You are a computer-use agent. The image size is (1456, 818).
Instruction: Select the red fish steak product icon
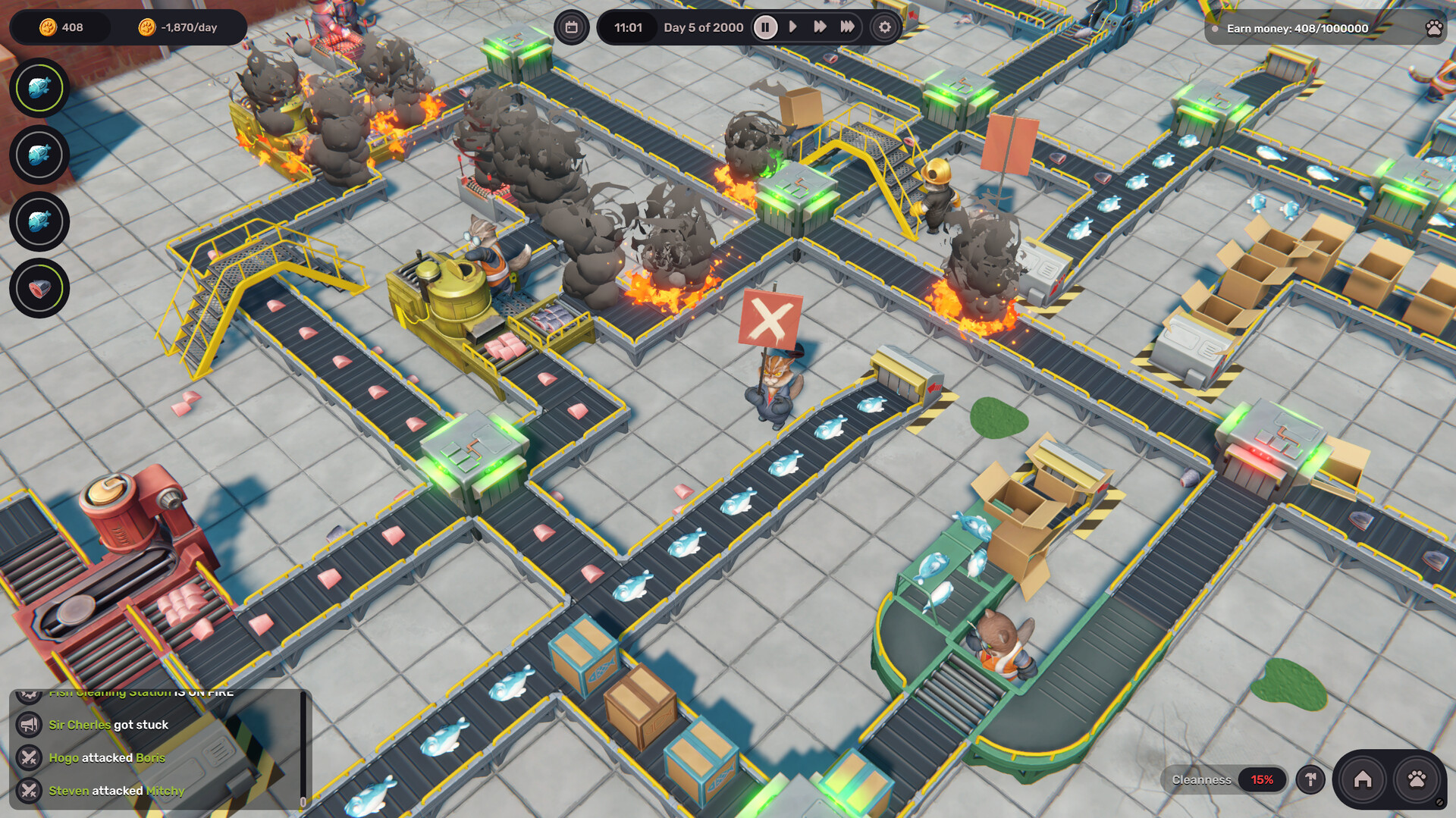[x=39, y=288]
